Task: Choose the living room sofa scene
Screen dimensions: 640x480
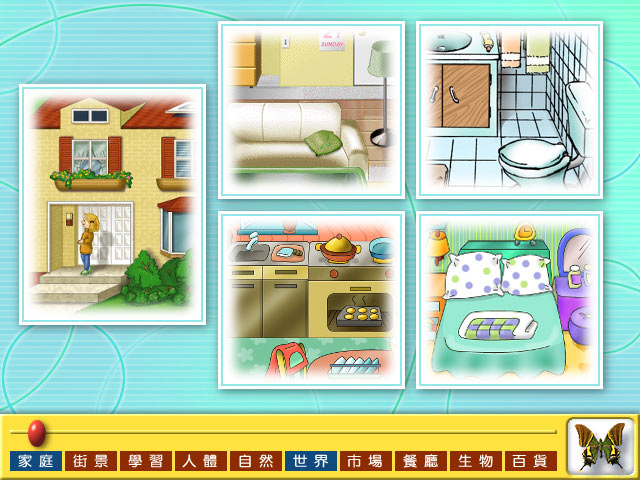Action: pos(311,109)
